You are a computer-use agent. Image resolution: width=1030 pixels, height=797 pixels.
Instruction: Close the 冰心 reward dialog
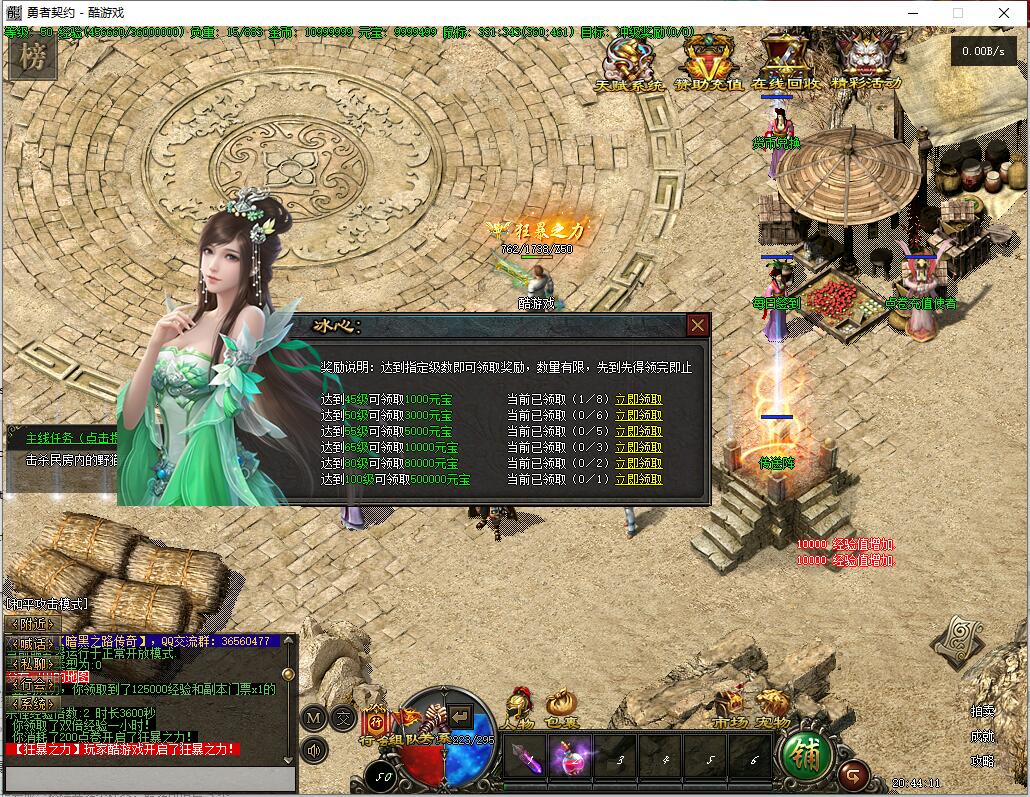click(698, 325)
